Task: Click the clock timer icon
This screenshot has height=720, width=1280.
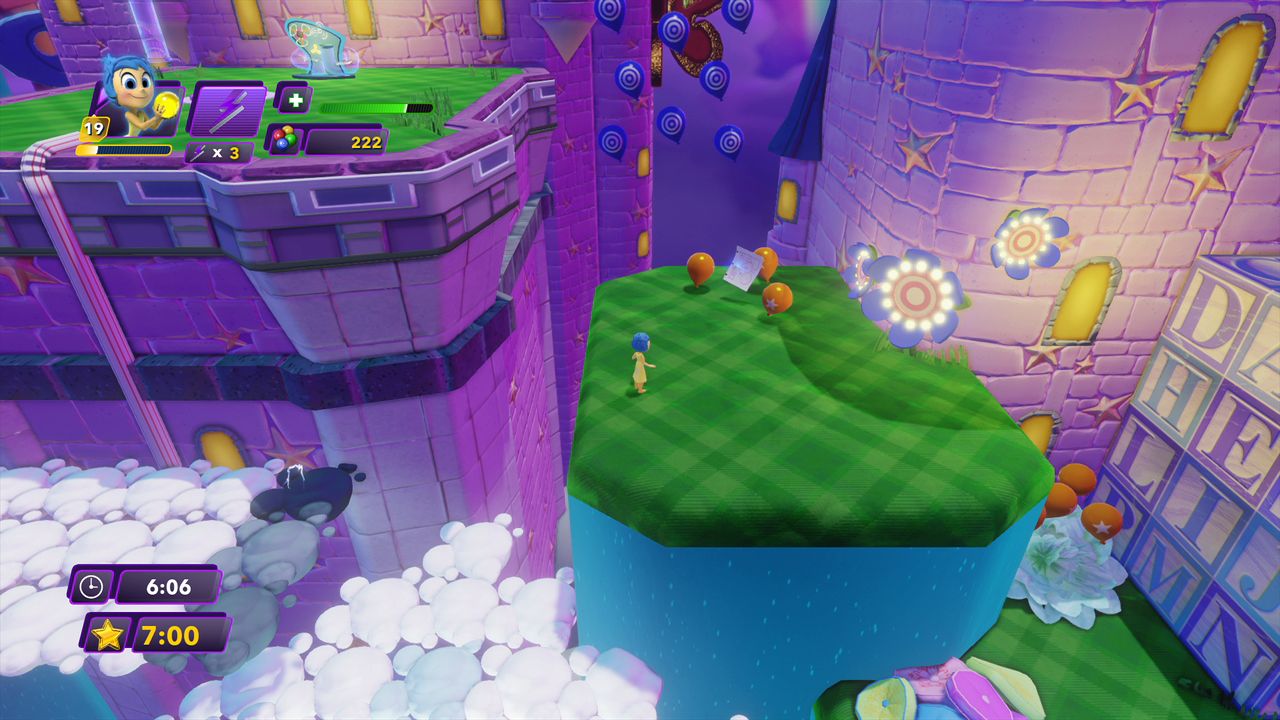Action: tap(91, 586)
